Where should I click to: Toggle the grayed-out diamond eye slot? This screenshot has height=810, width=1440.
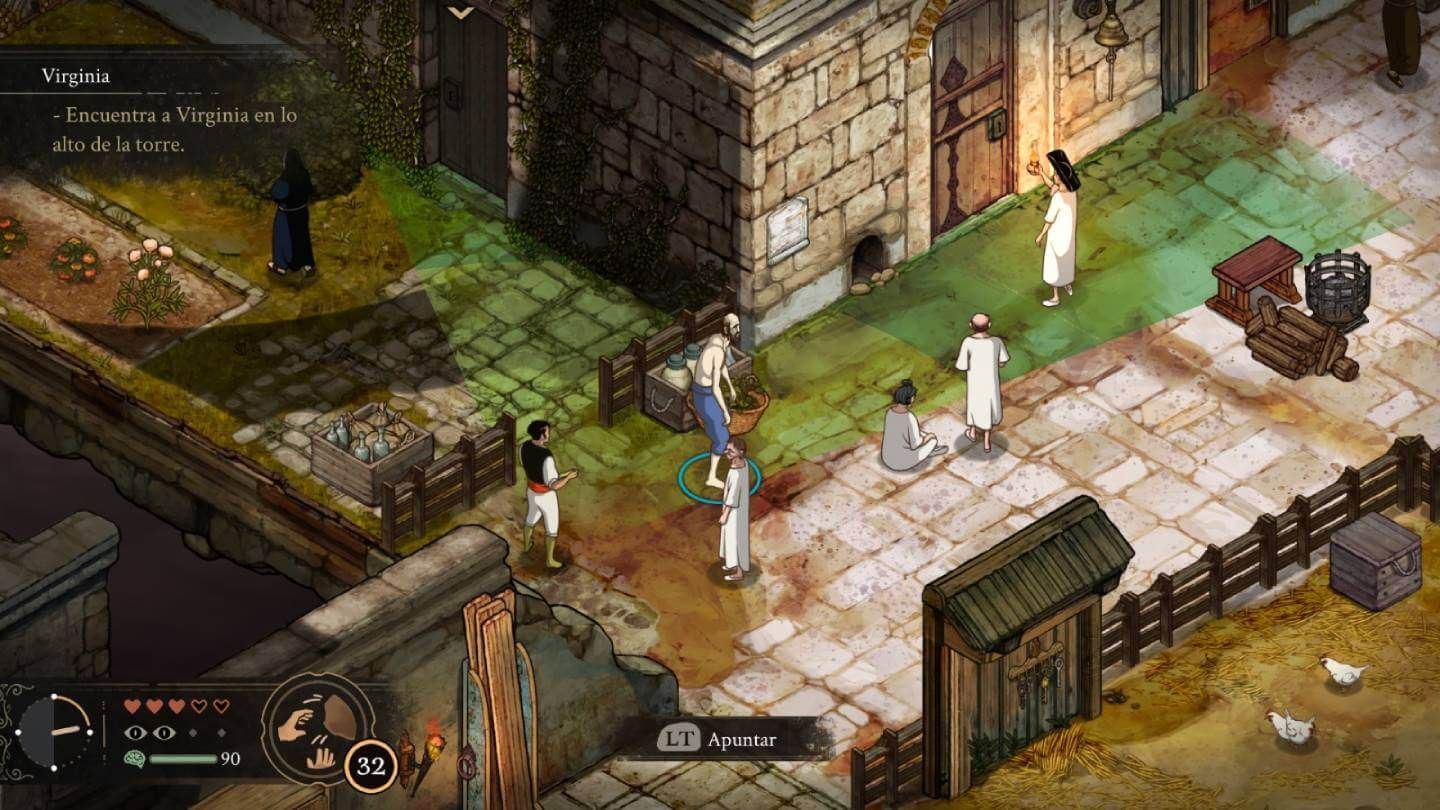192,731
